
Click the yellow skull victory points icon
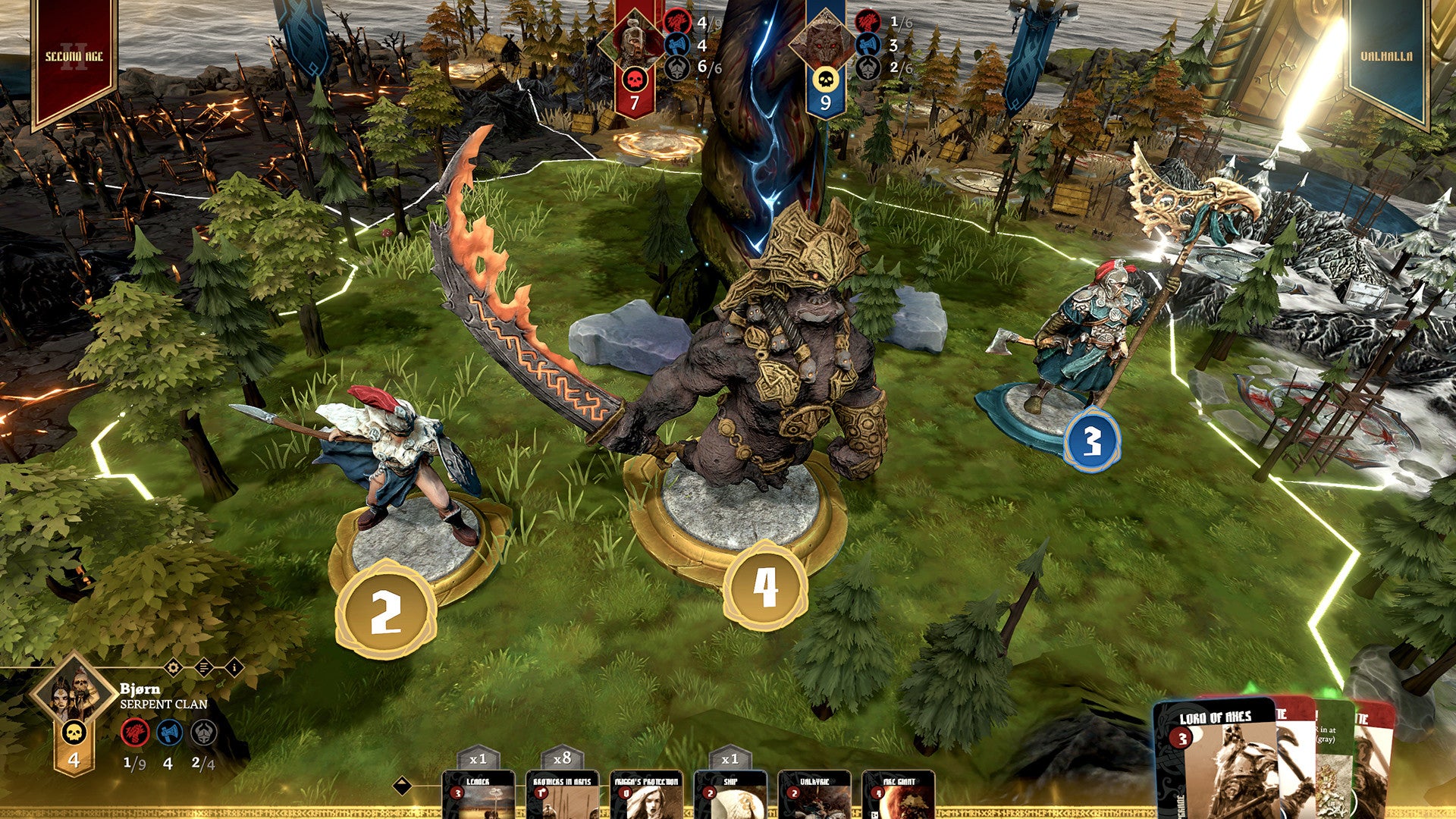click(x=74, y=733)
